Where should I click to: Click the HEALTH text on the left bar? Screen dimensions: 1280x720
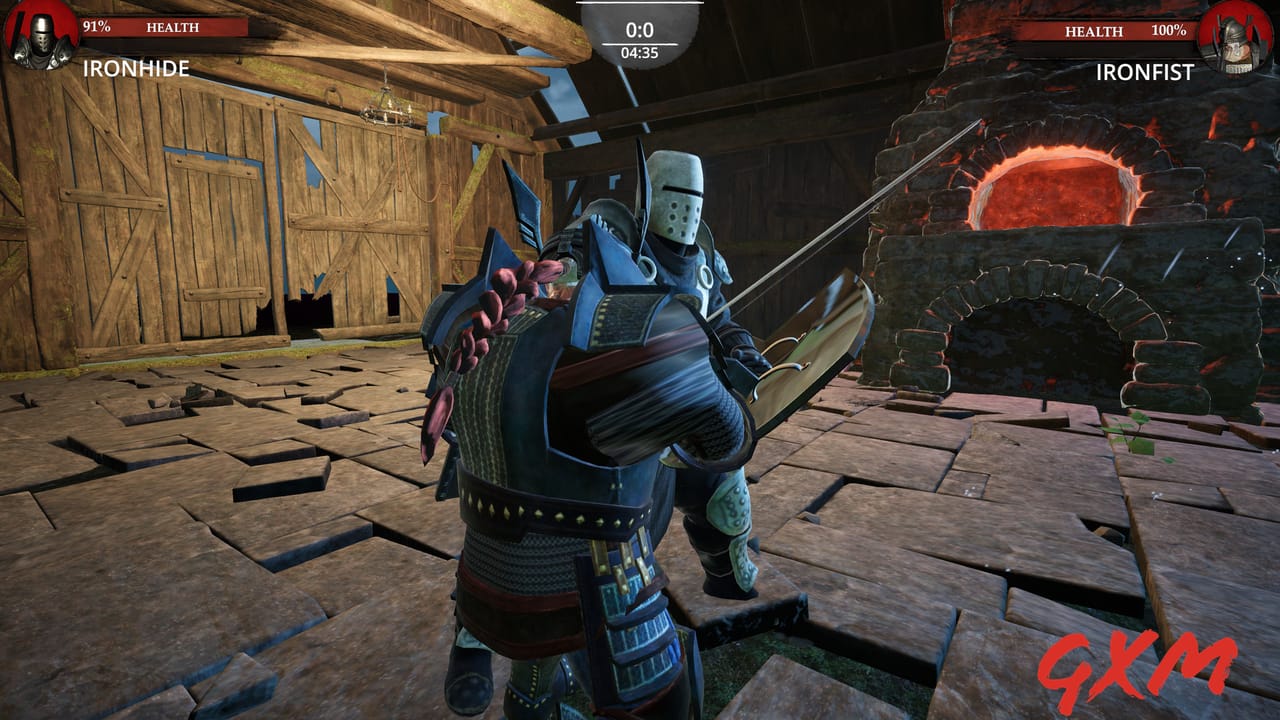(x=172, y=27)
